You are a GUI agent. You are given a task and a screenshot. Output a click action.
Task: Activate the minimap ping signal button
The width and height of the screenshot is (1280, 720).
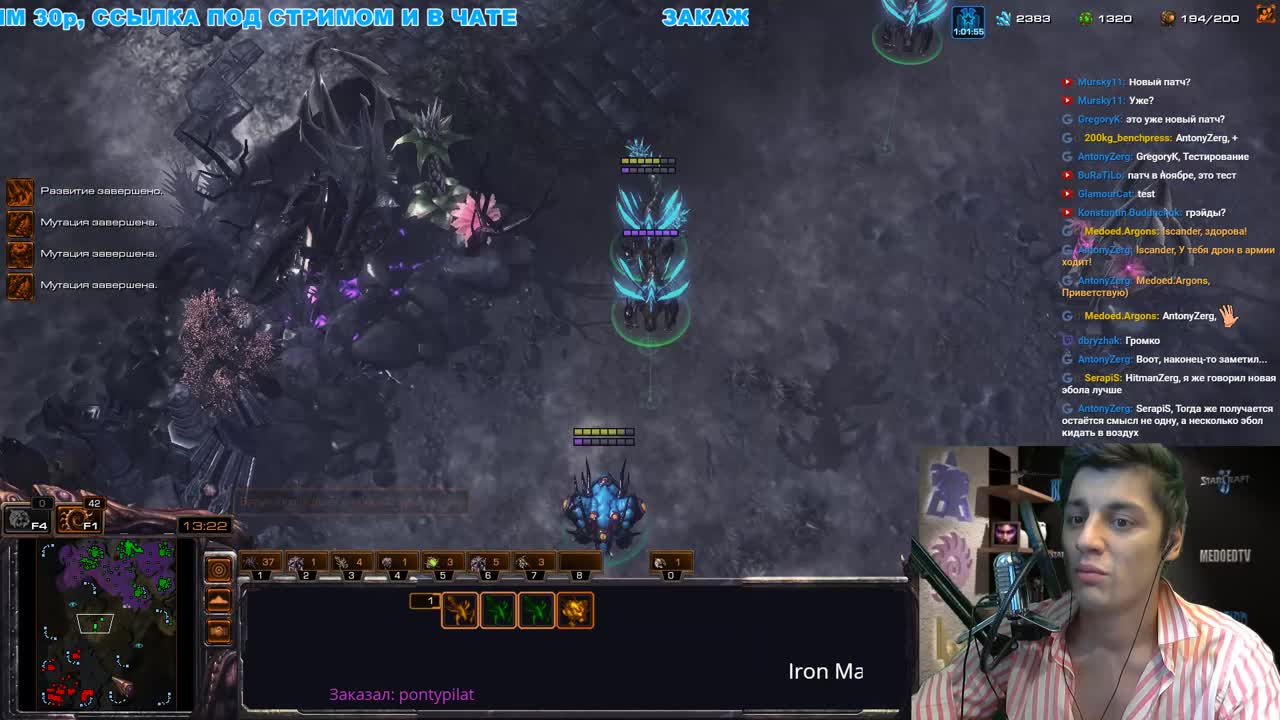click(218, 569)
